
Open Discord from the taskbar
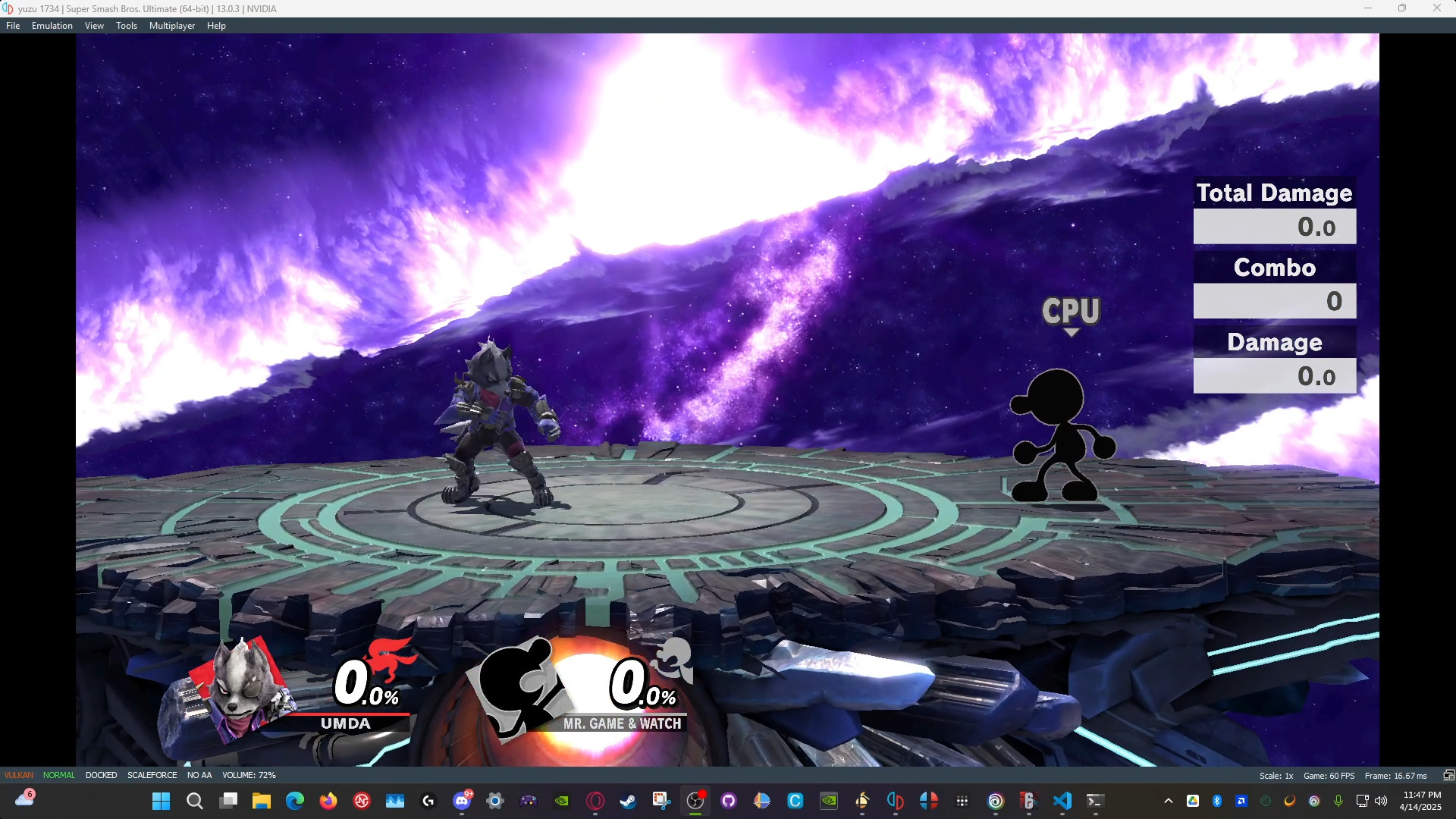click(463, 800)
